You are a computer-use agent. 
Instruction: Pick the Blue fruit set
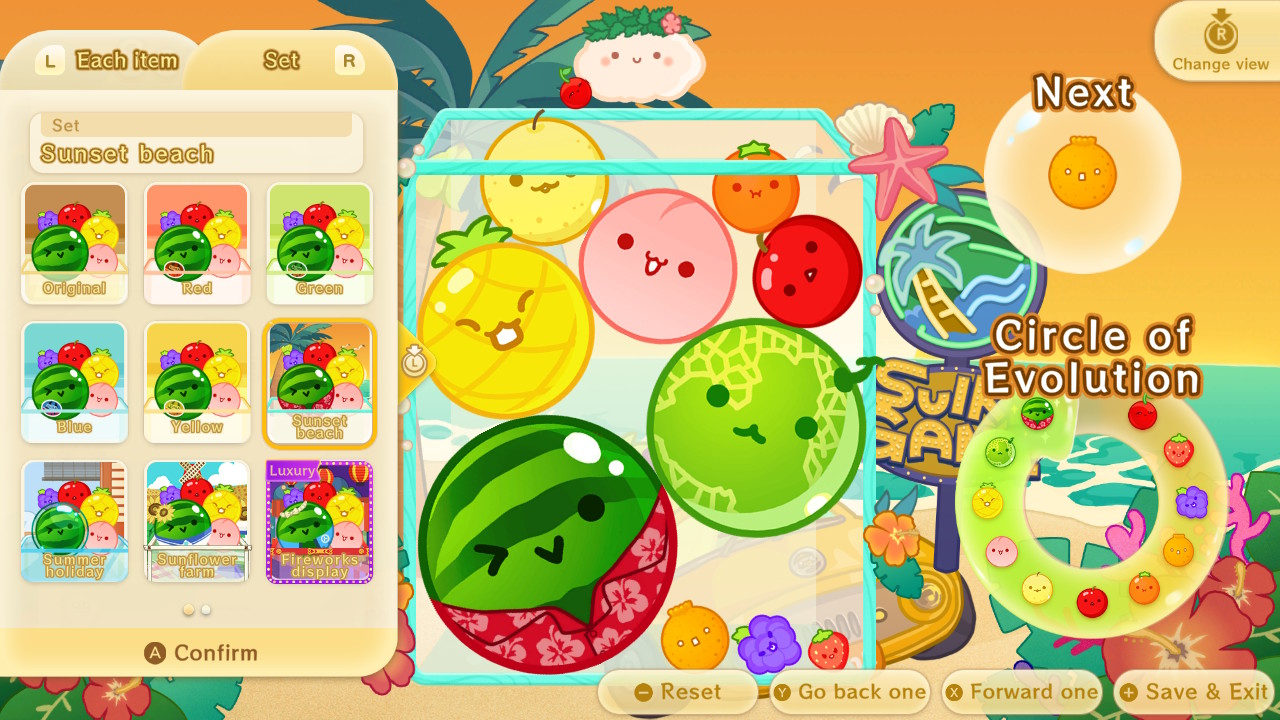(74, 380)
